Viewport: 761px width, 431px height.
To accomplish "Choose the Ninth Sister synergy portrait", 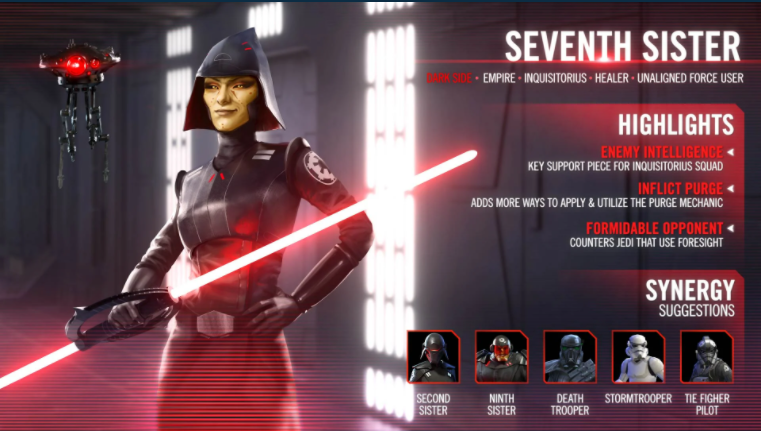I will pyautogui.click(x=502, y=357).
